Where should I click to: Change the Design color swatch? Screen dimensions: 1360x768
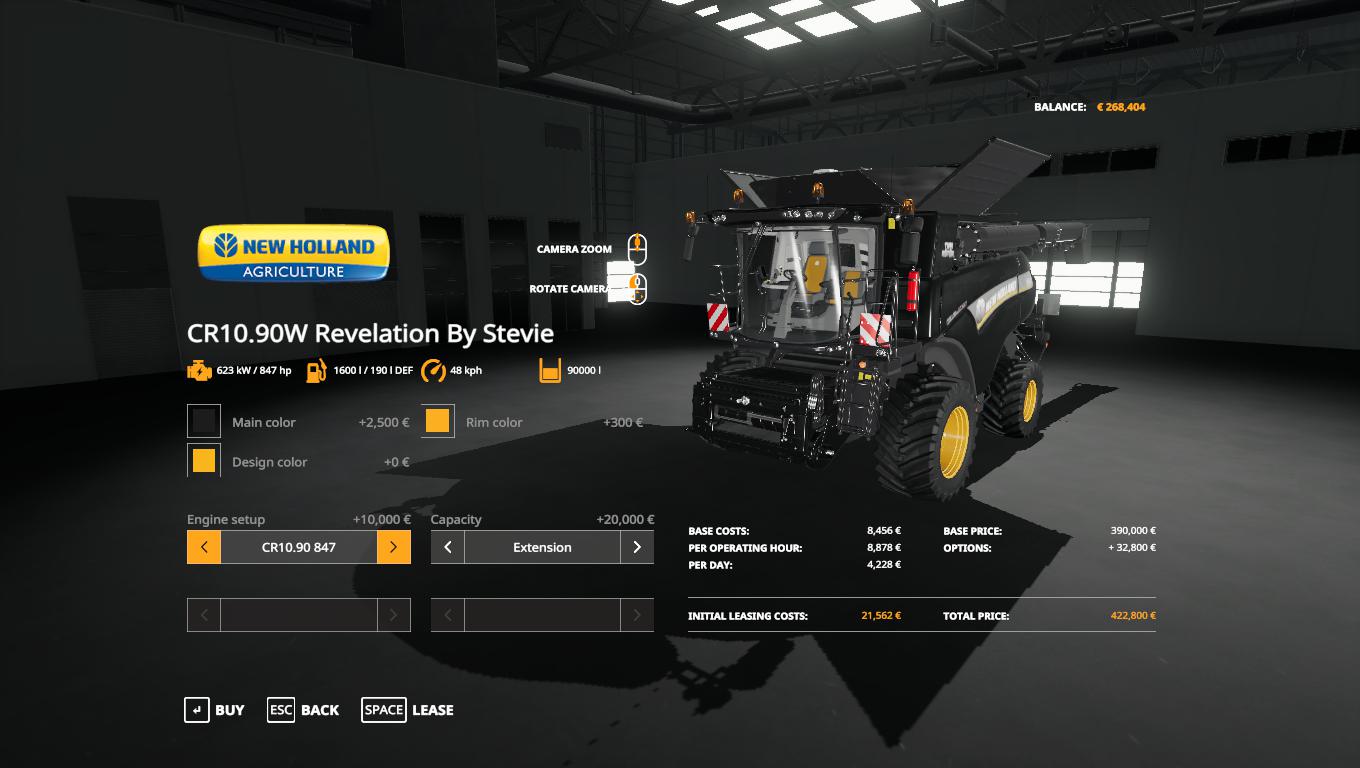pyautogui.click(x=204, y=461)
